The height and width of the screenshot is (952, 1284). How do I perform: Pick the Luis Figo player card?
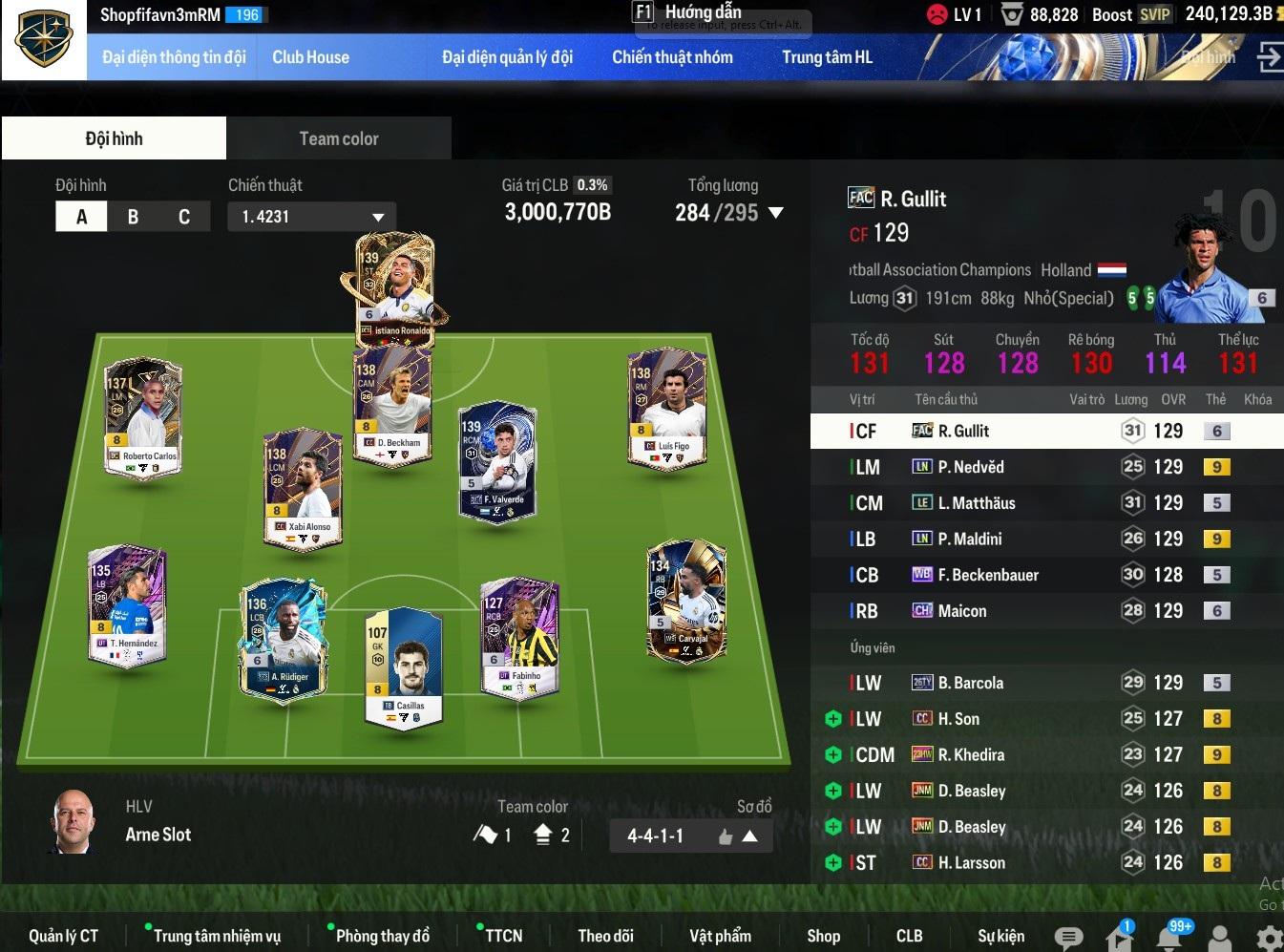pyautogui.click(x=666, y=411)
